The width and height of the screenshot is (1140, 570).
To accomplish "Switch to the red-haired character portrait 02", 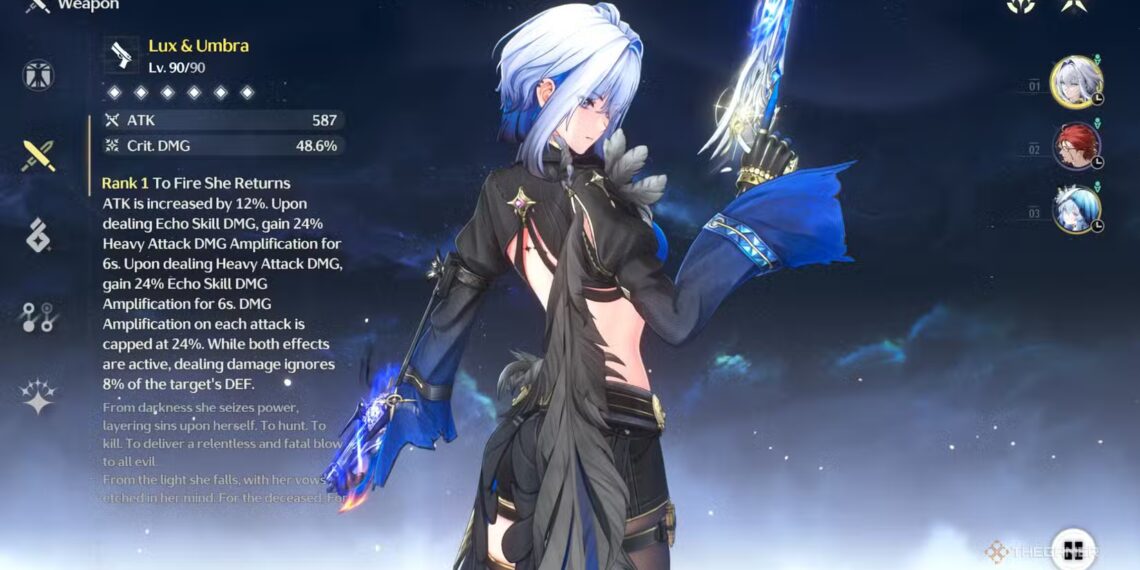I will [x=1076, y=146].
